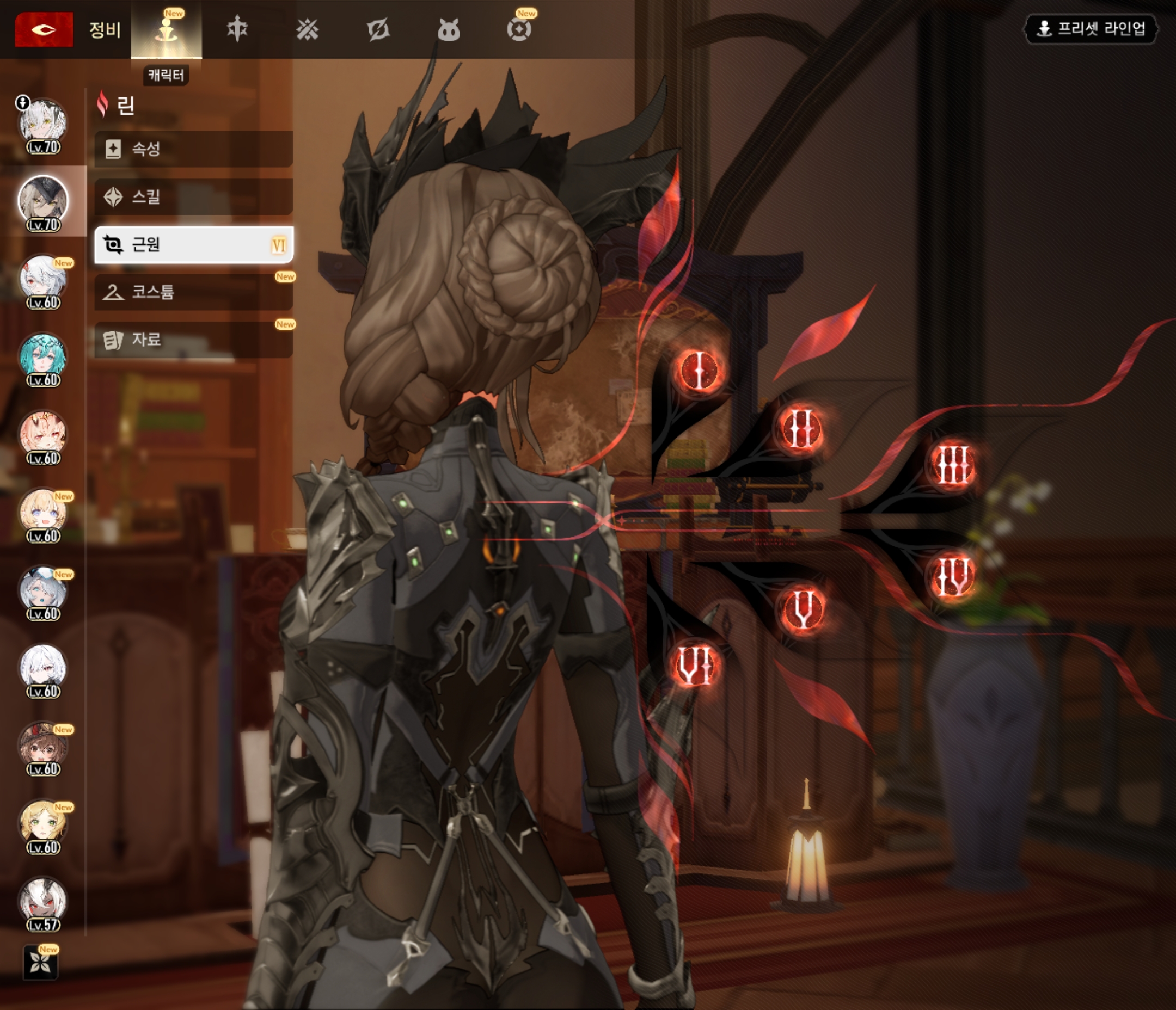The image size is (1176, 1010).
Task: Select the 근원 origin menu entry
Action: pos(193,244)
